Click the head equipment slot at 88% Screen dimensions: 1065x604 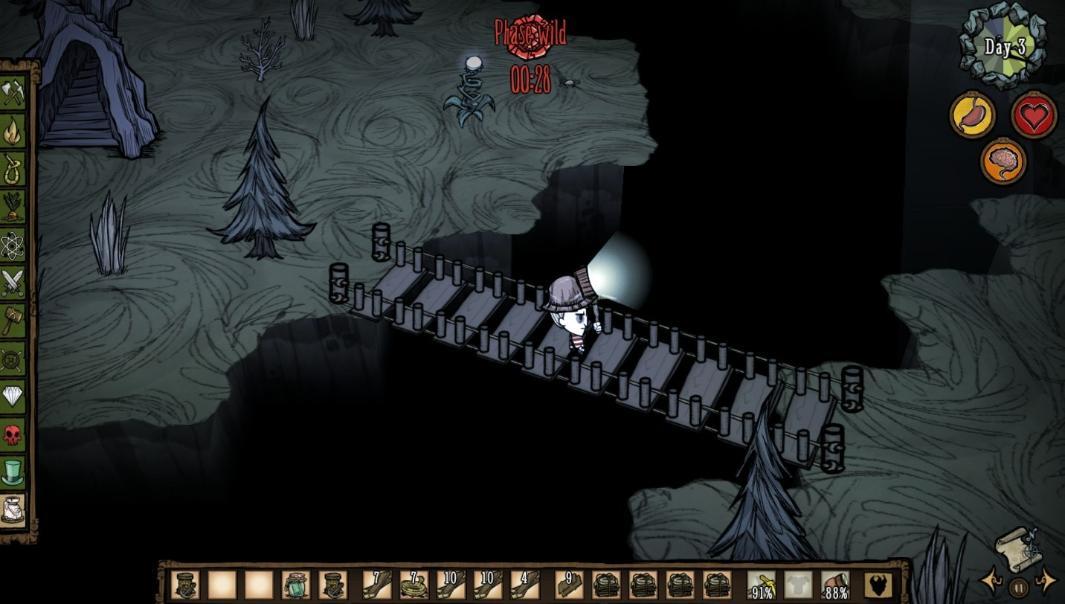click(835, 585)
